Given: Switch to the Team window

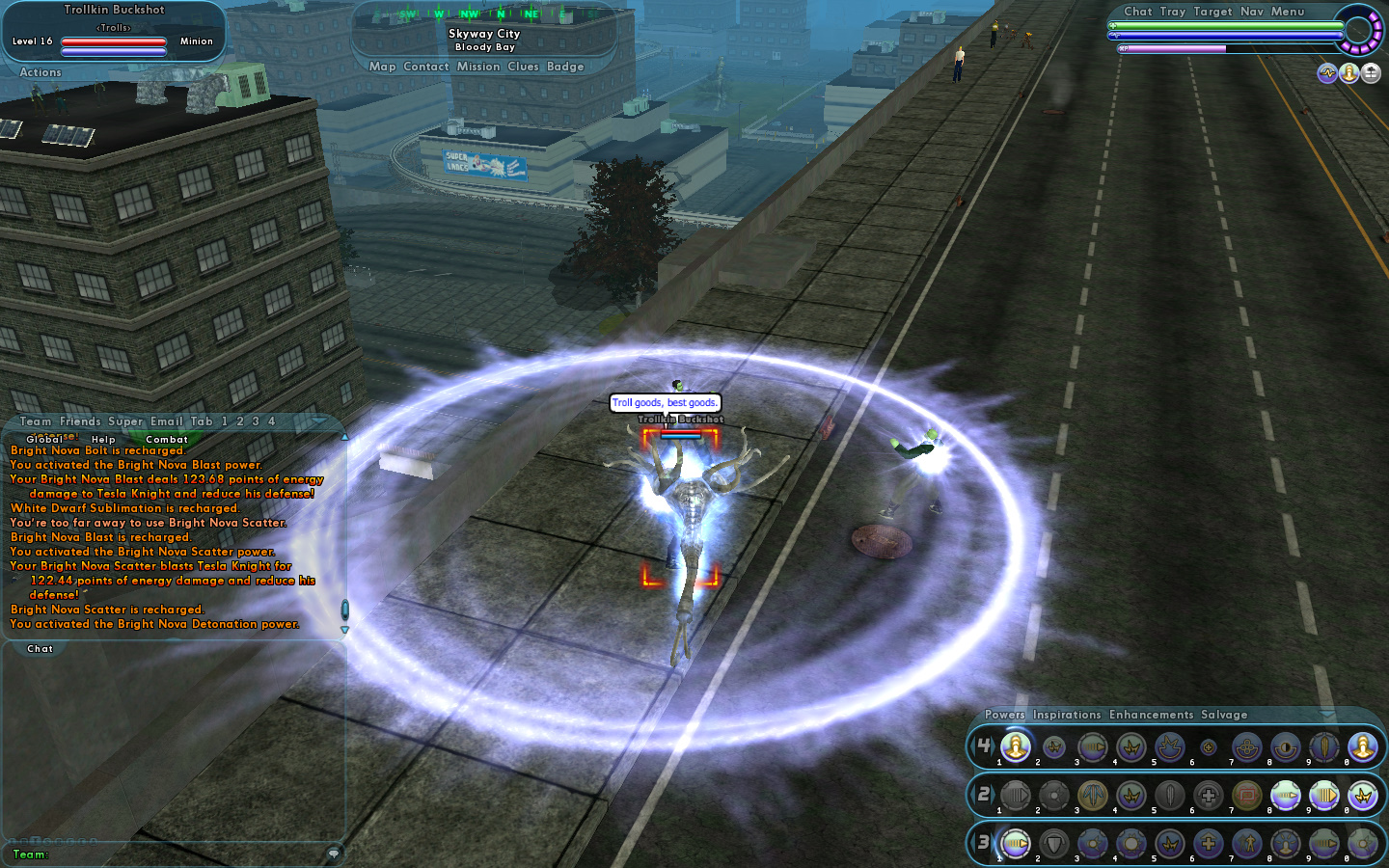Looking at the screenshot, I should (36, 421).
